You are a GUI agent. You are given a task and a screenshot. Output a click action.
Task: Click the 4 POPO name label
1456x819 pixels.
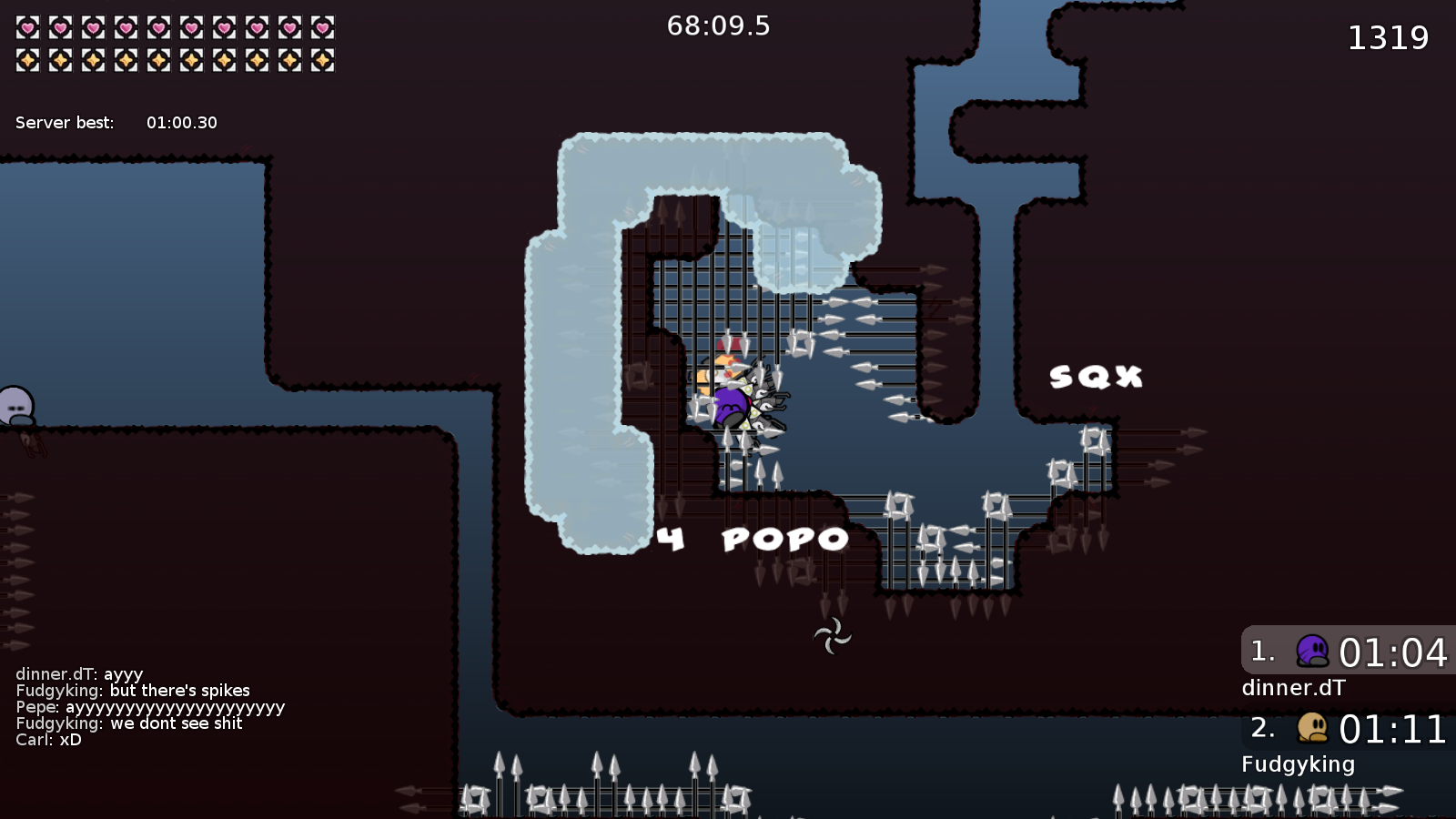click(x=753, y=539)
